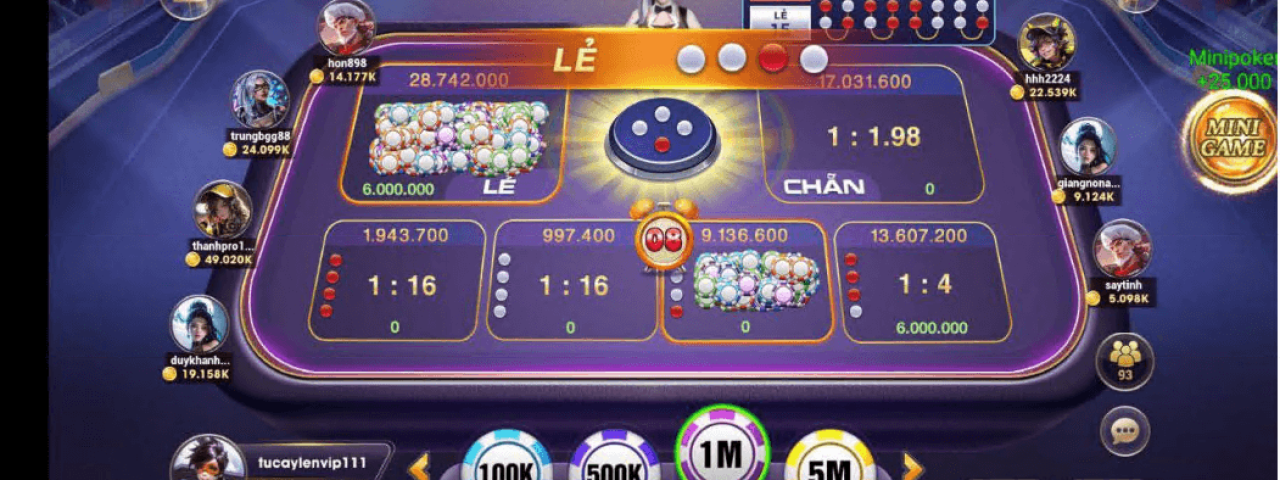Select the 100K chip
The image size is (1280, 480).
[507, 460]
